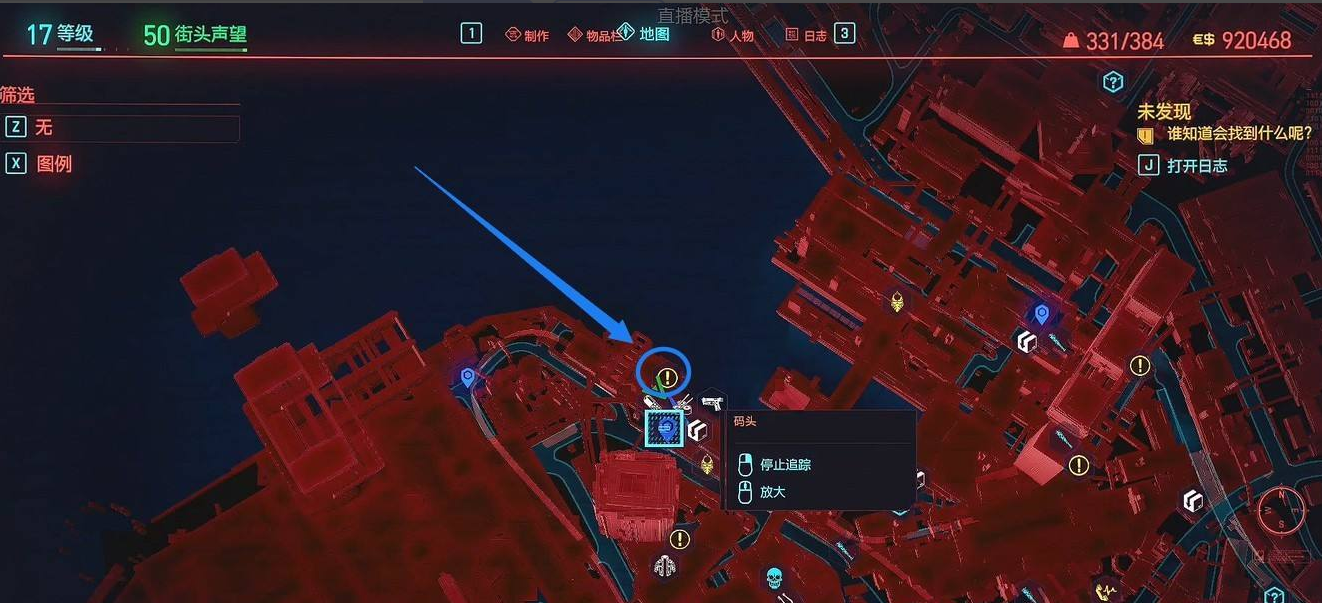Switch to the 物品栏 inventory tab
The image size is (1322, 603).
point(595,35)
